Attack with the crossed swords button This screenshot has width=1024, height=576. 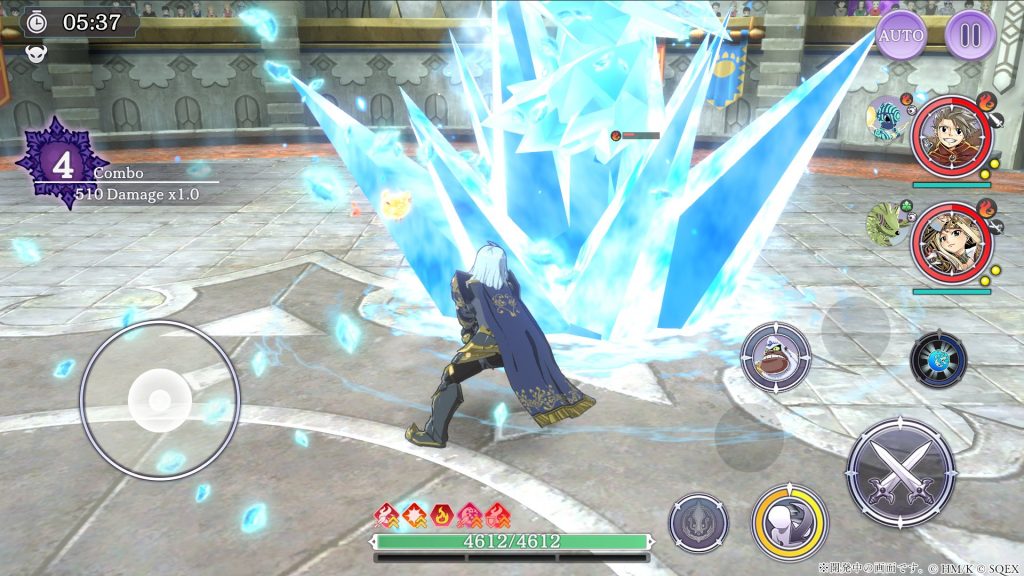pos(900,472)
